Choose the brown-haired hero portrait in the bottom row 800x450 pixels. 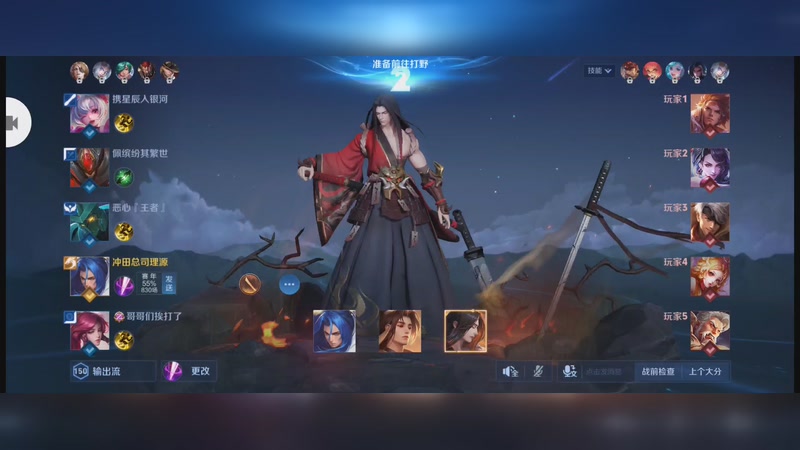pos(400,331)
